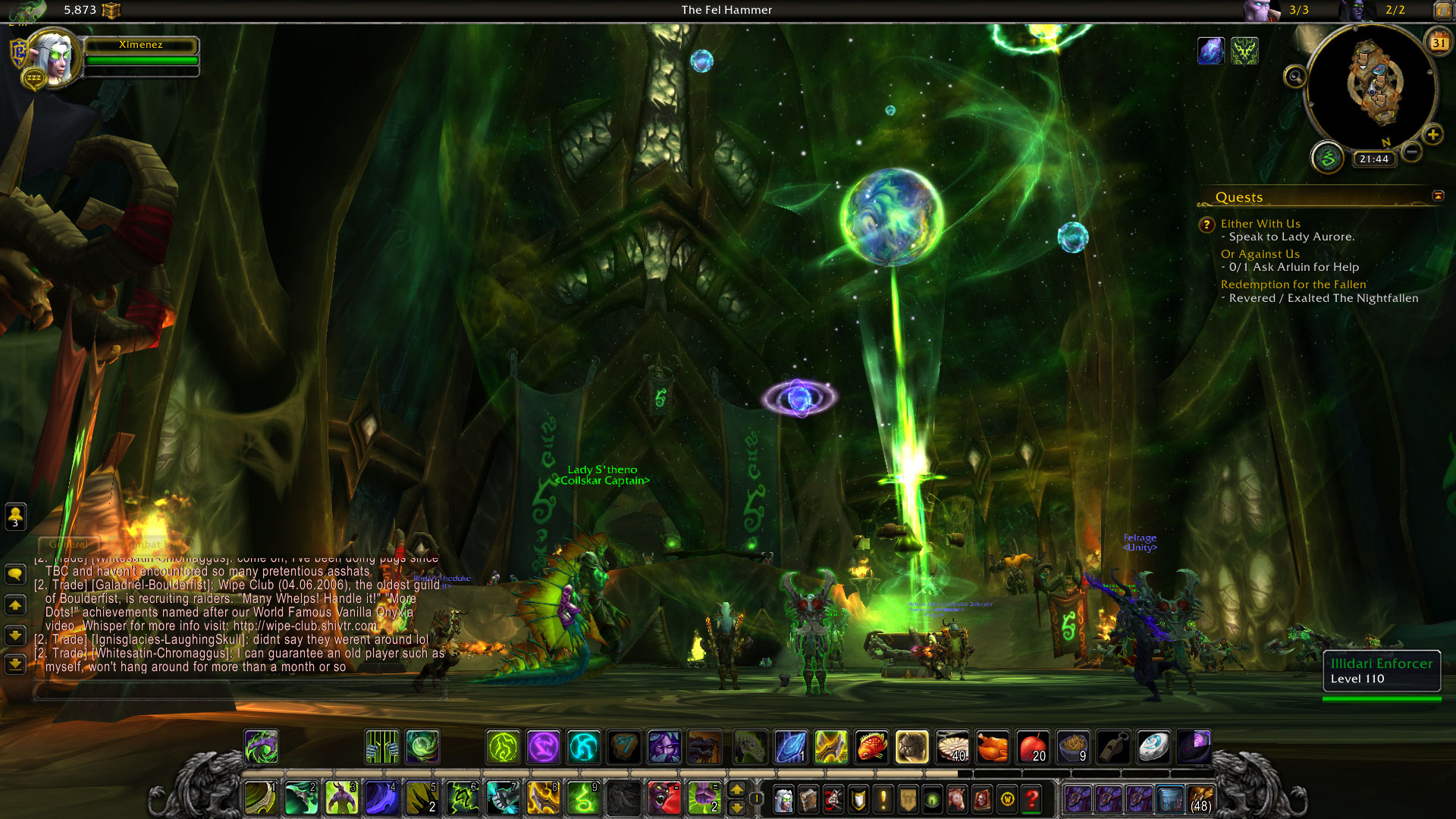Viewport: 1456px width, 819px height.
Task: Click Ximenez's character portrait
Action: 55,58
